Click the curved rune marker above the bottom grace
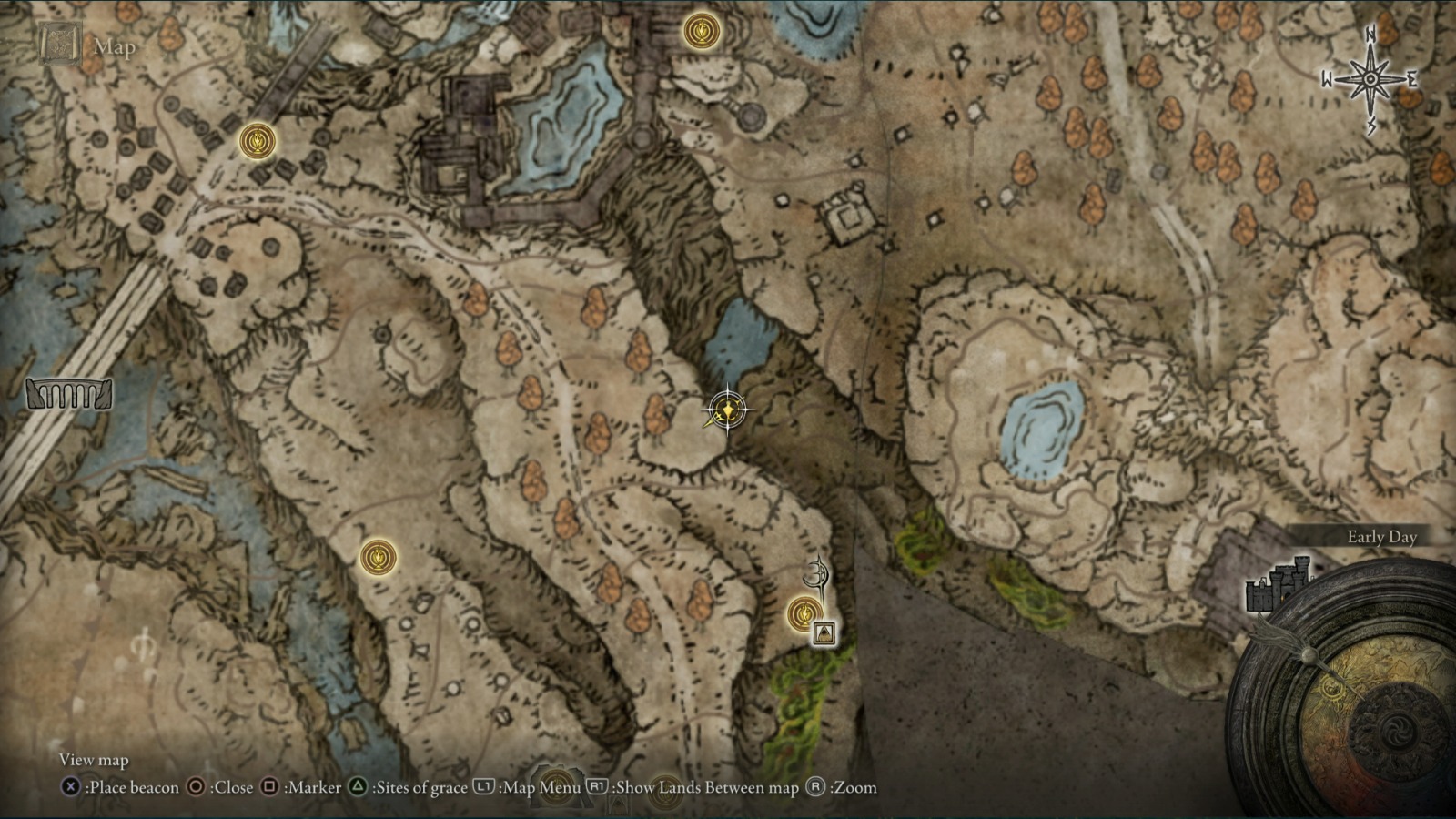The height and width of the screenshot is (819, 1456). [817, 573]
